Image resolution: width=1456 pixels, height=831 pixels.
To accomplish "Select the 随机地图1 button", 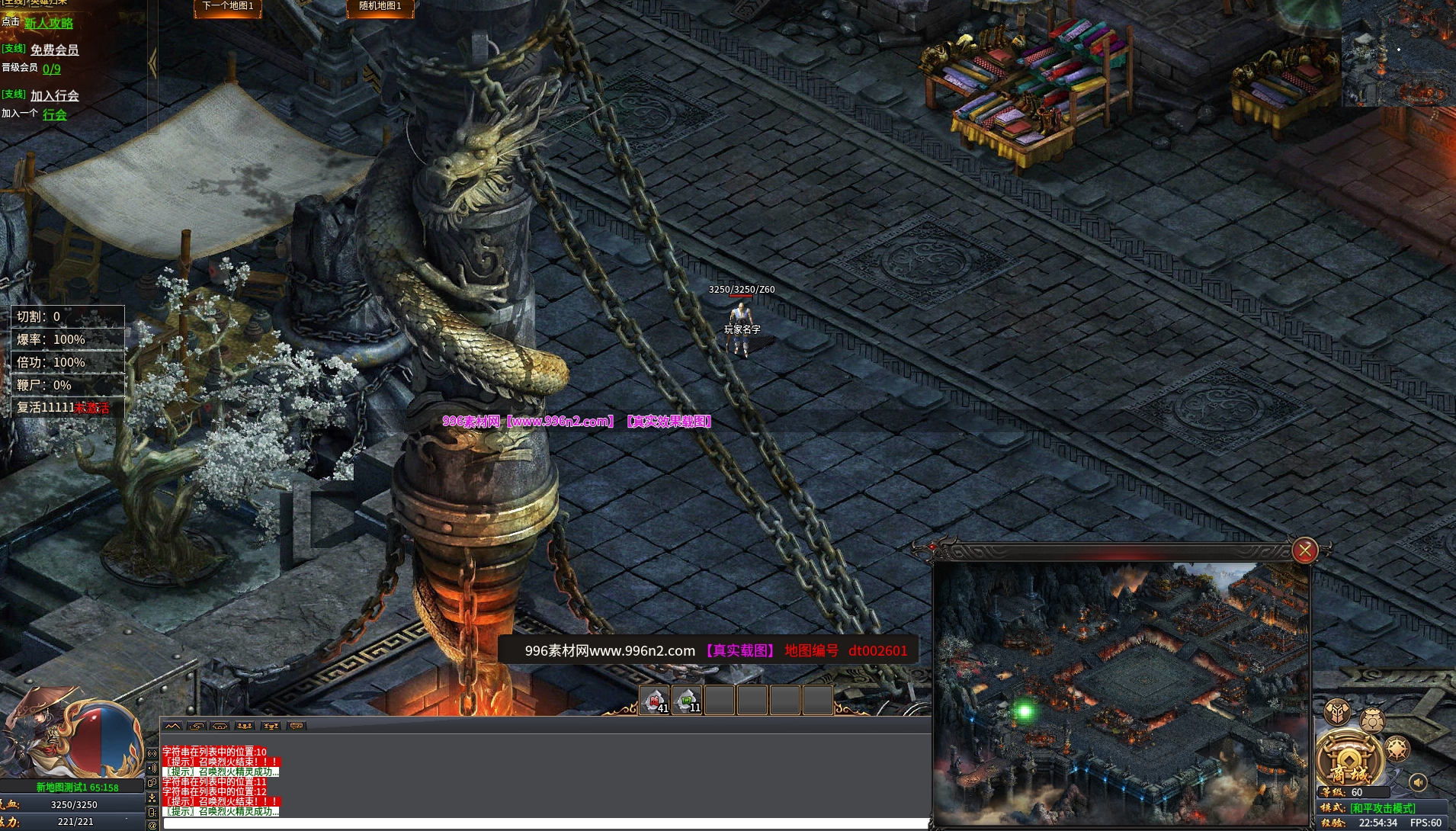I will (380, 7).
